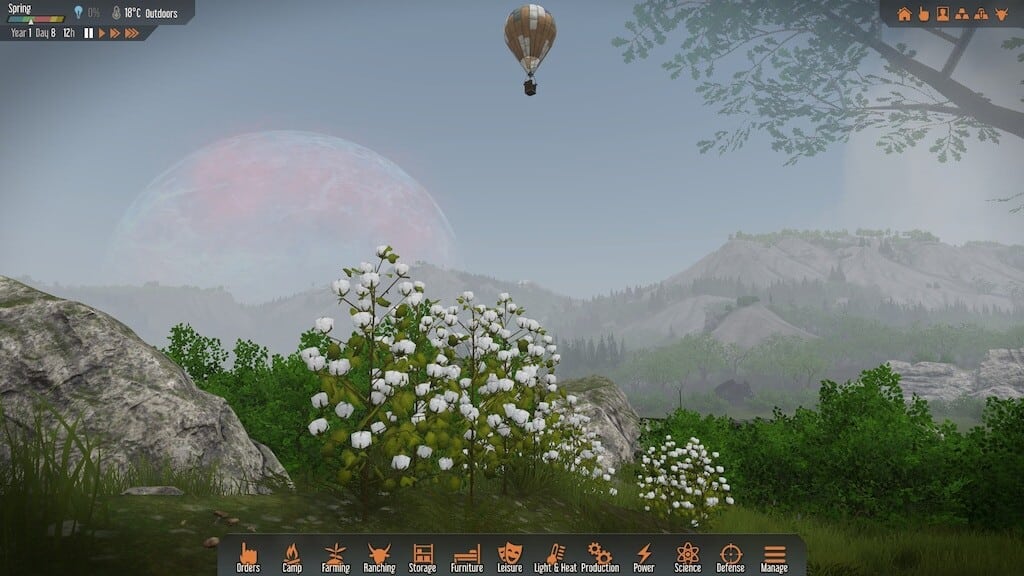Viewport: 1024px width, 576px height.
Task: Set game speed to triple fast-forward
Action: coord(131,33)
